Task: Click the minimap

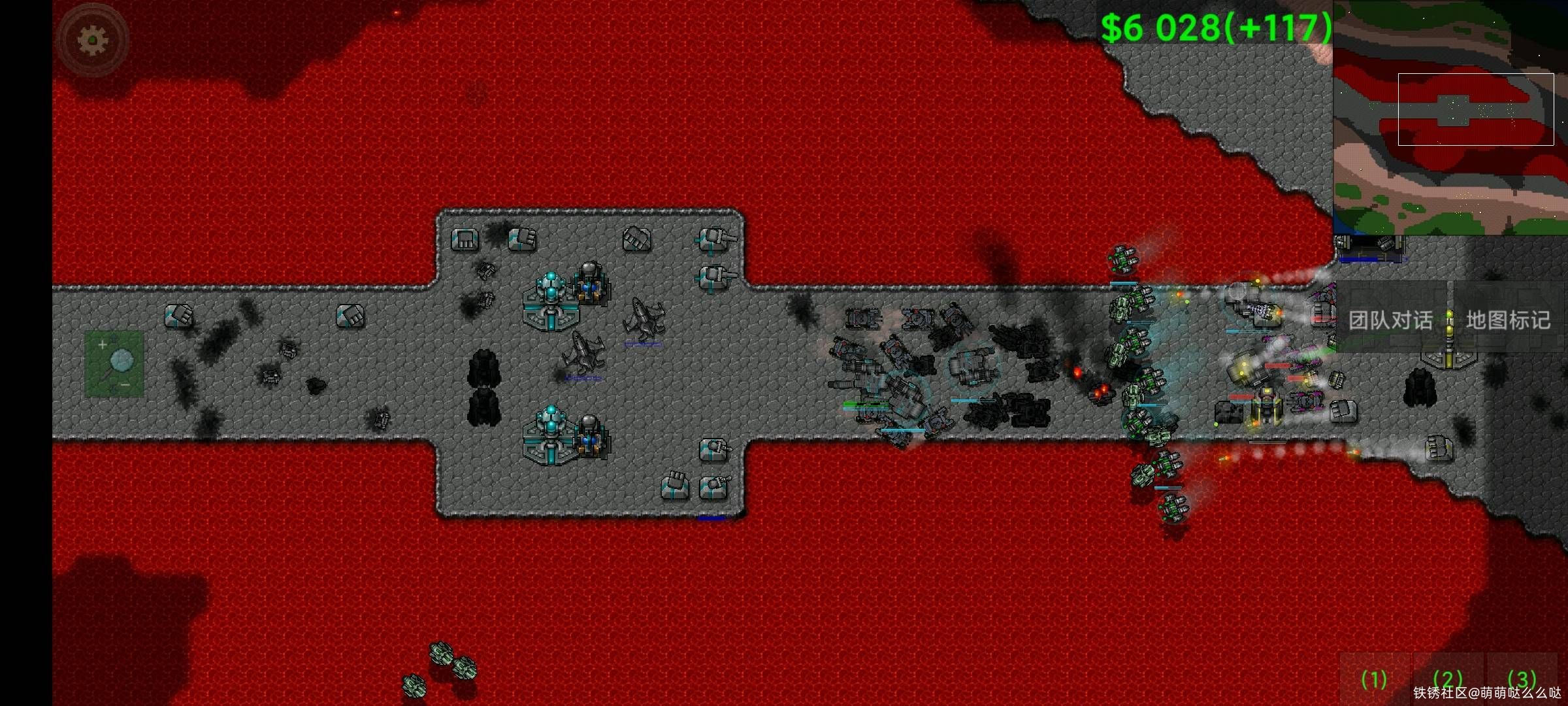Action: pos(1450,118)
